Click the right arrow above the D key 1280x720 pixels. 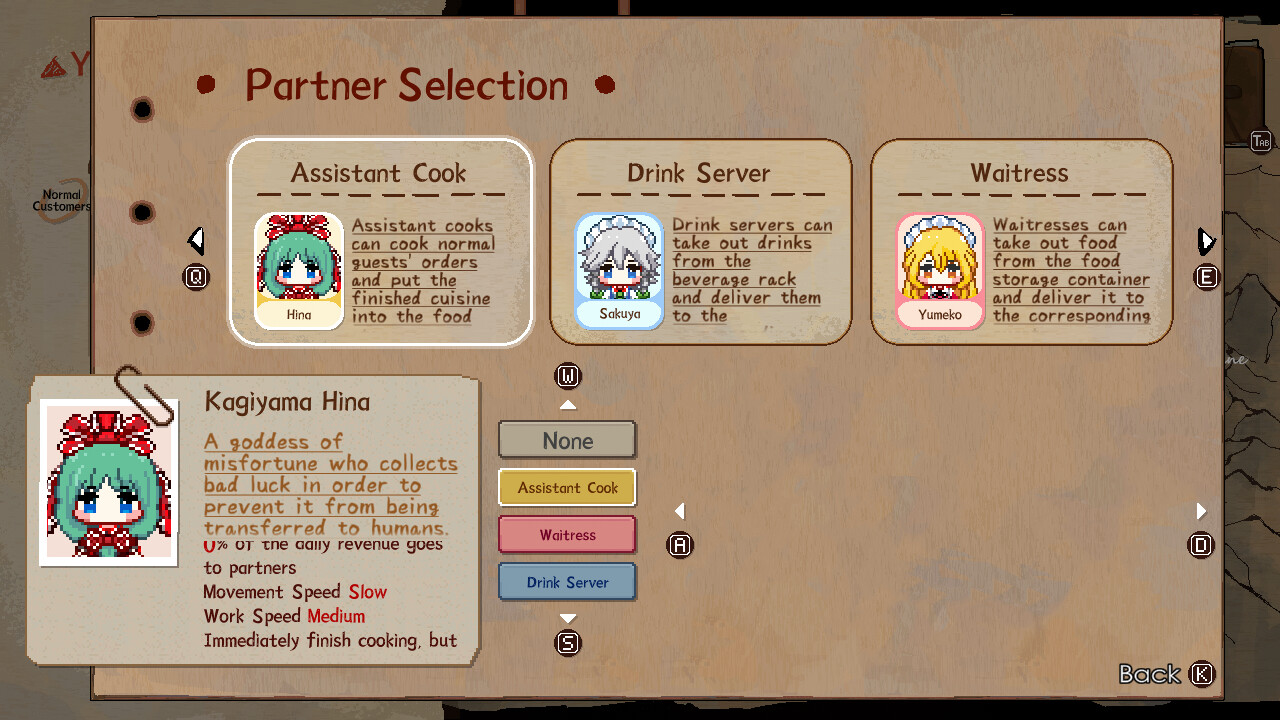click(1201, 510)
